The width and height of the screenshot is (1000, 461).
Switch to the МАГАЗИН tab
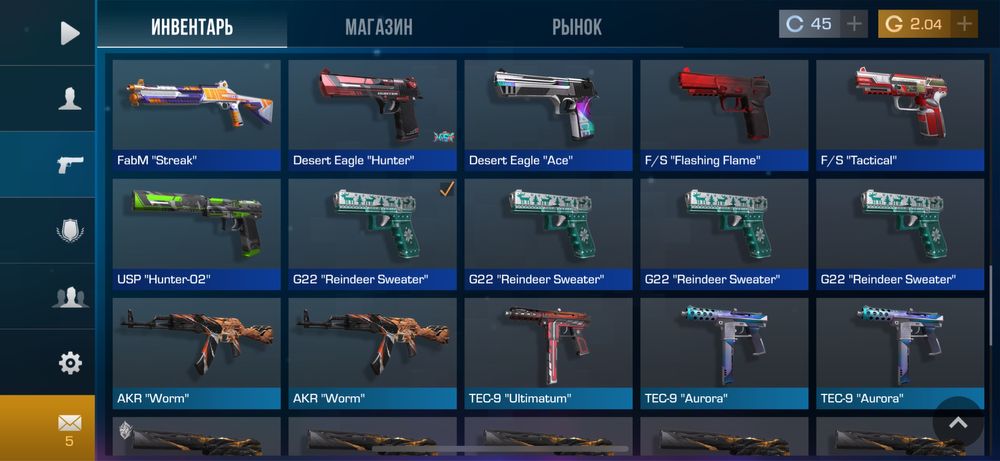tap(378, 27)
